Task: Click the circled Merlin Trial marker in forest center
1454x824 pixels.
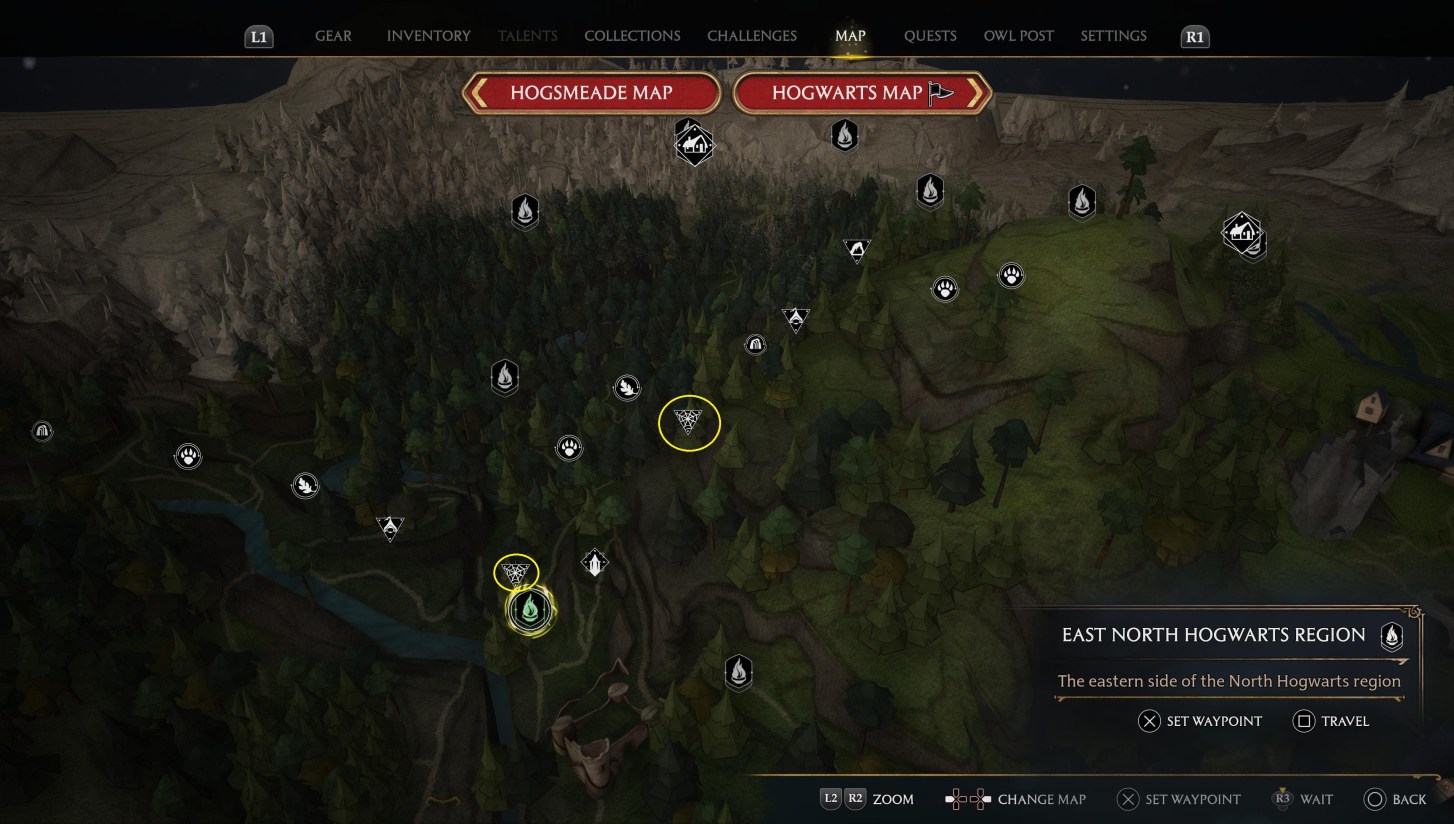Action: click(690, 423)
